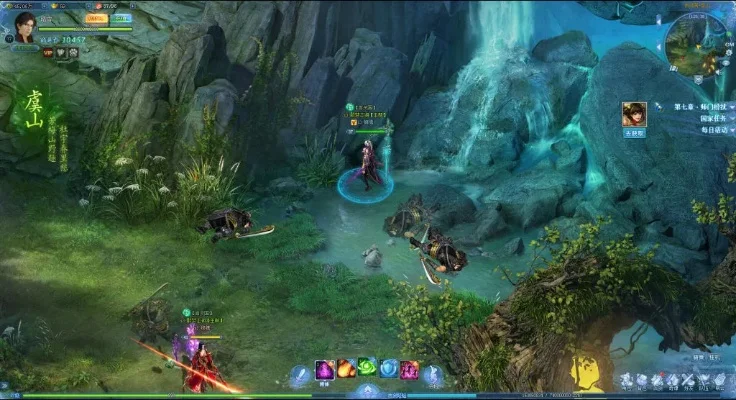Open the red VIP badge
The width and height of the screenshot is (736, 400).
coord(46,50)
